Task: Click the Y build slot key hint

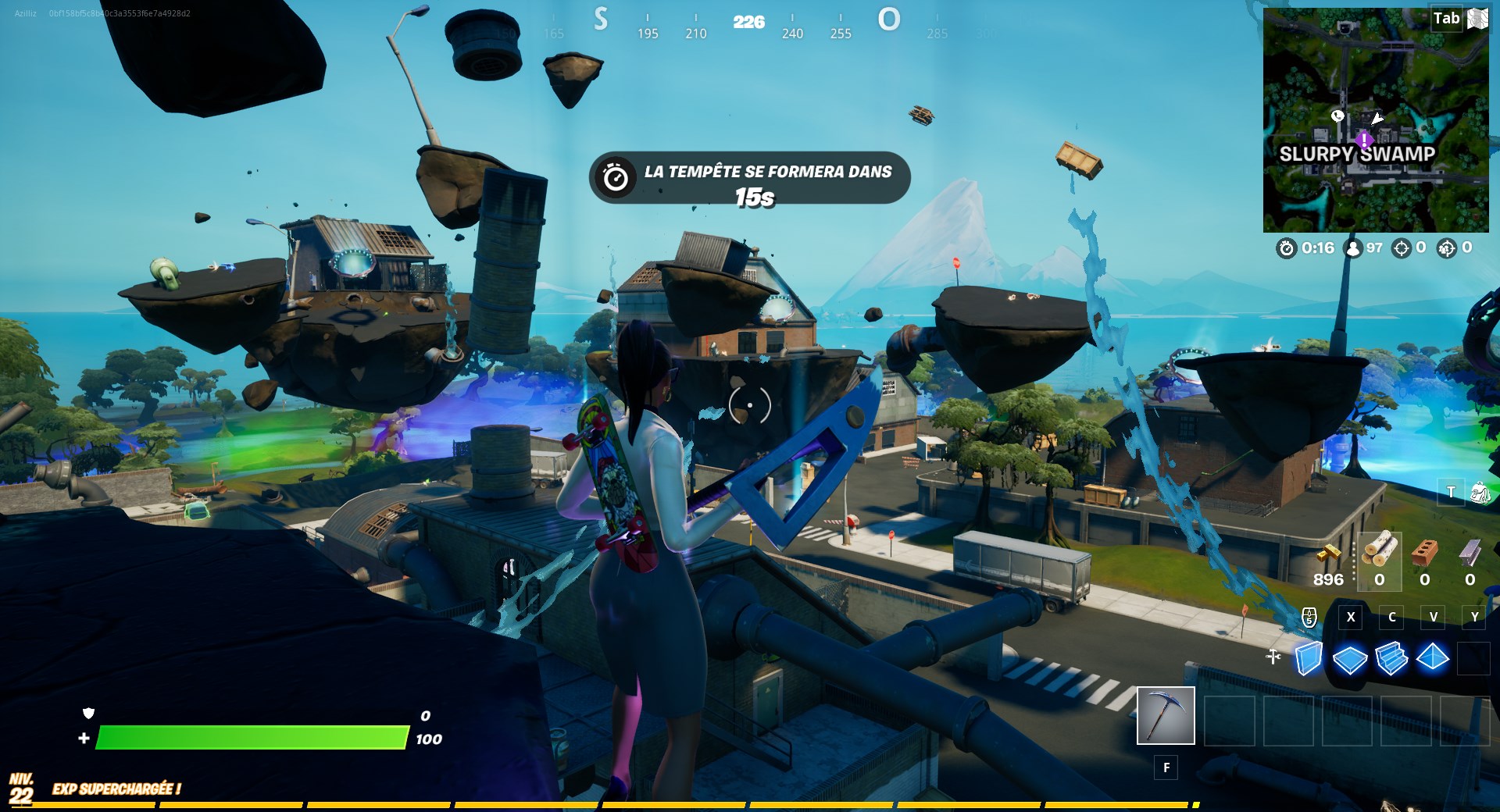Action: pos(1474,617)
